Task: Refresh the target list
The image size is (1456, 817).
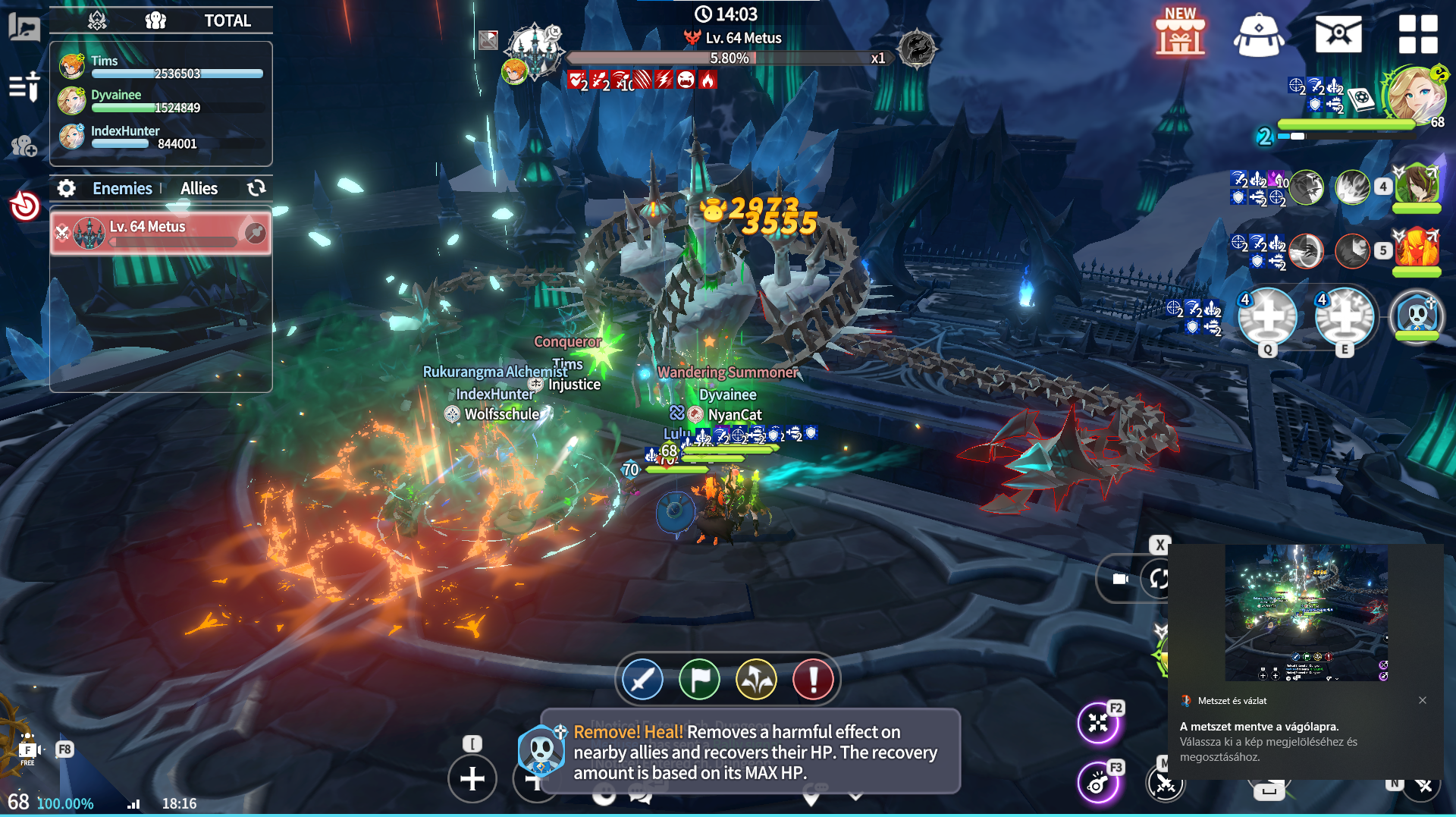Action: (256, 188)
